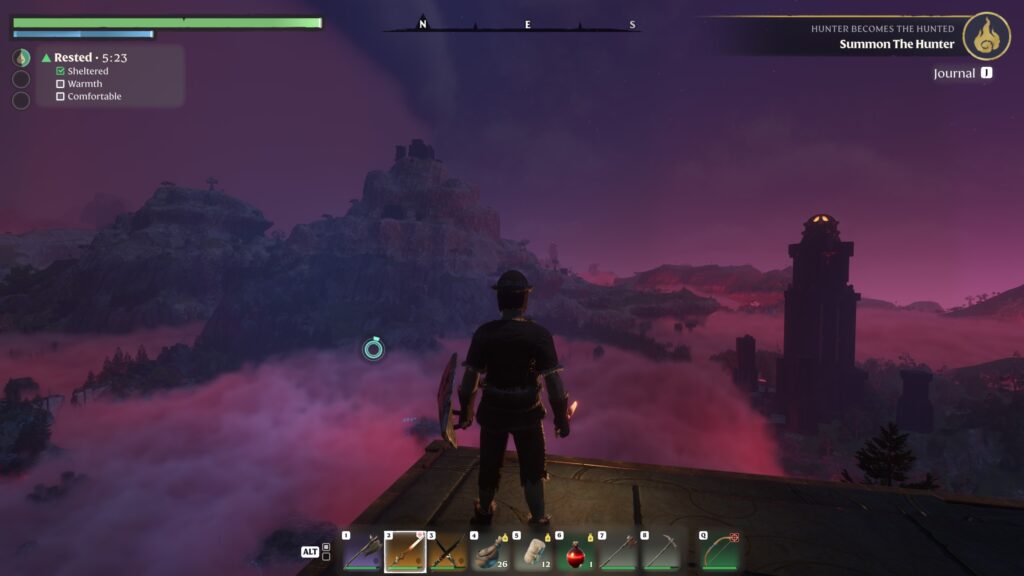Use the item stack showing 26
This screenshot has width=1024, height=576.
click(x=490, y=551)
